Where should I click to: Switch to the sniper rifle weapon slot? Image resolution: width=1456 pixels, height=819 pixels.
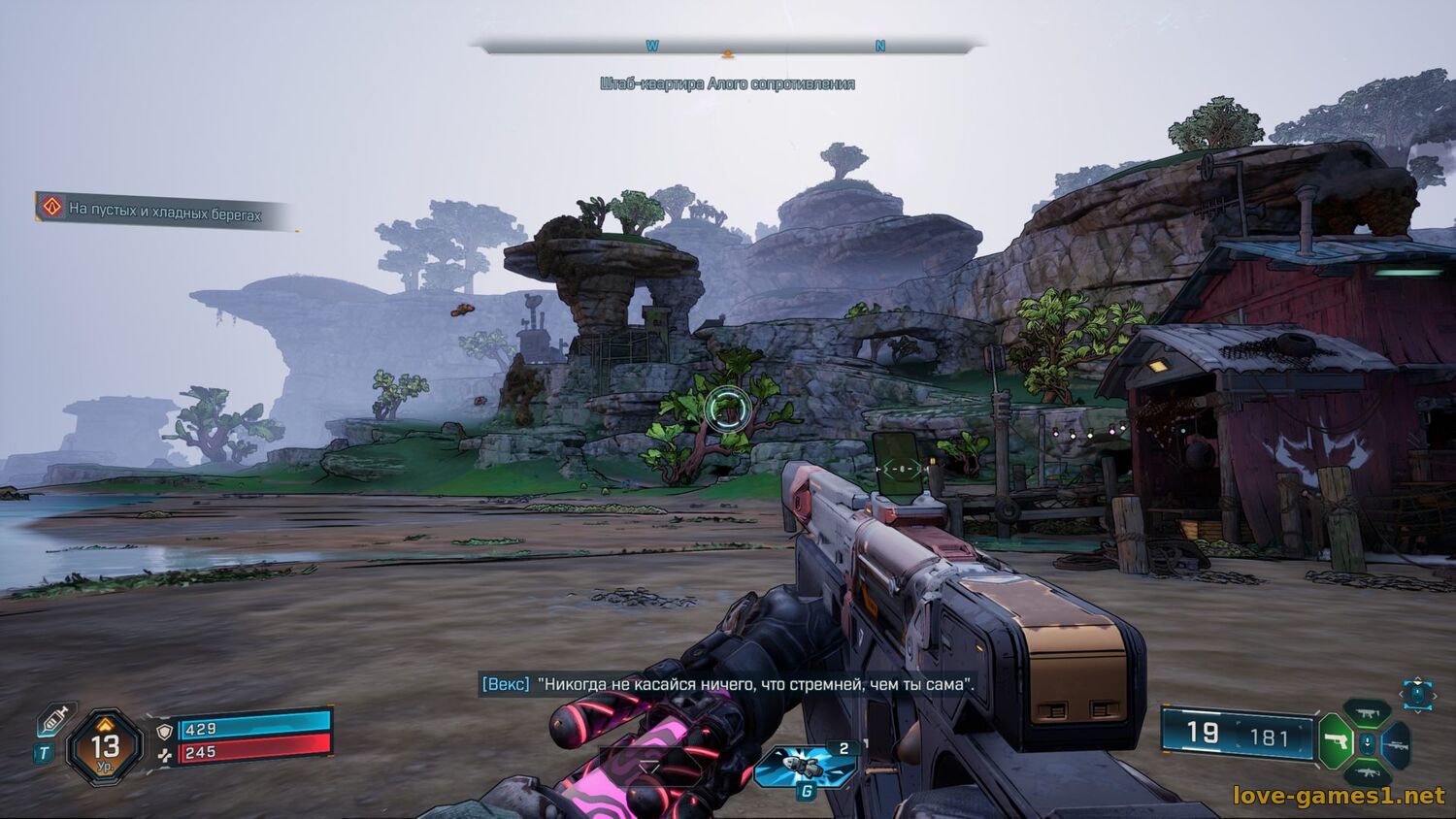point(1398,744)
